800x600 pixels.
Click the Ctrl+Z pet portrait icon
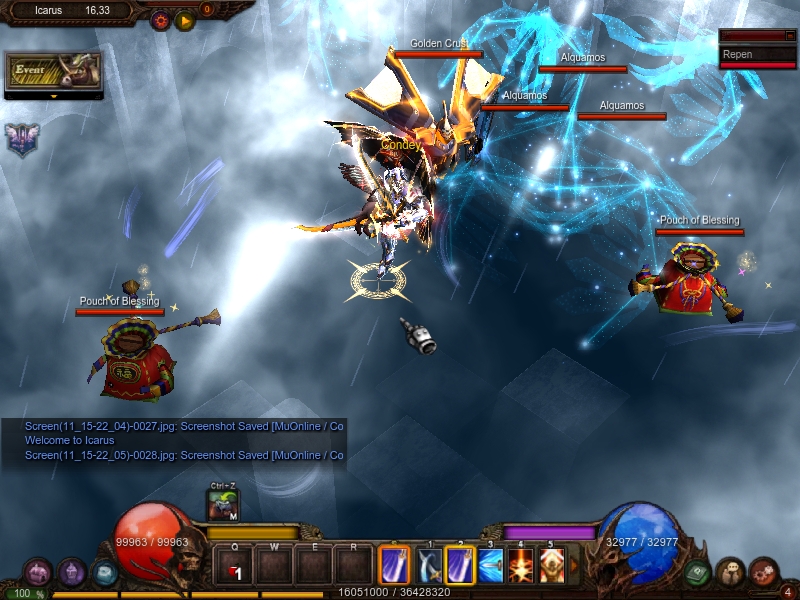[223, 506]
